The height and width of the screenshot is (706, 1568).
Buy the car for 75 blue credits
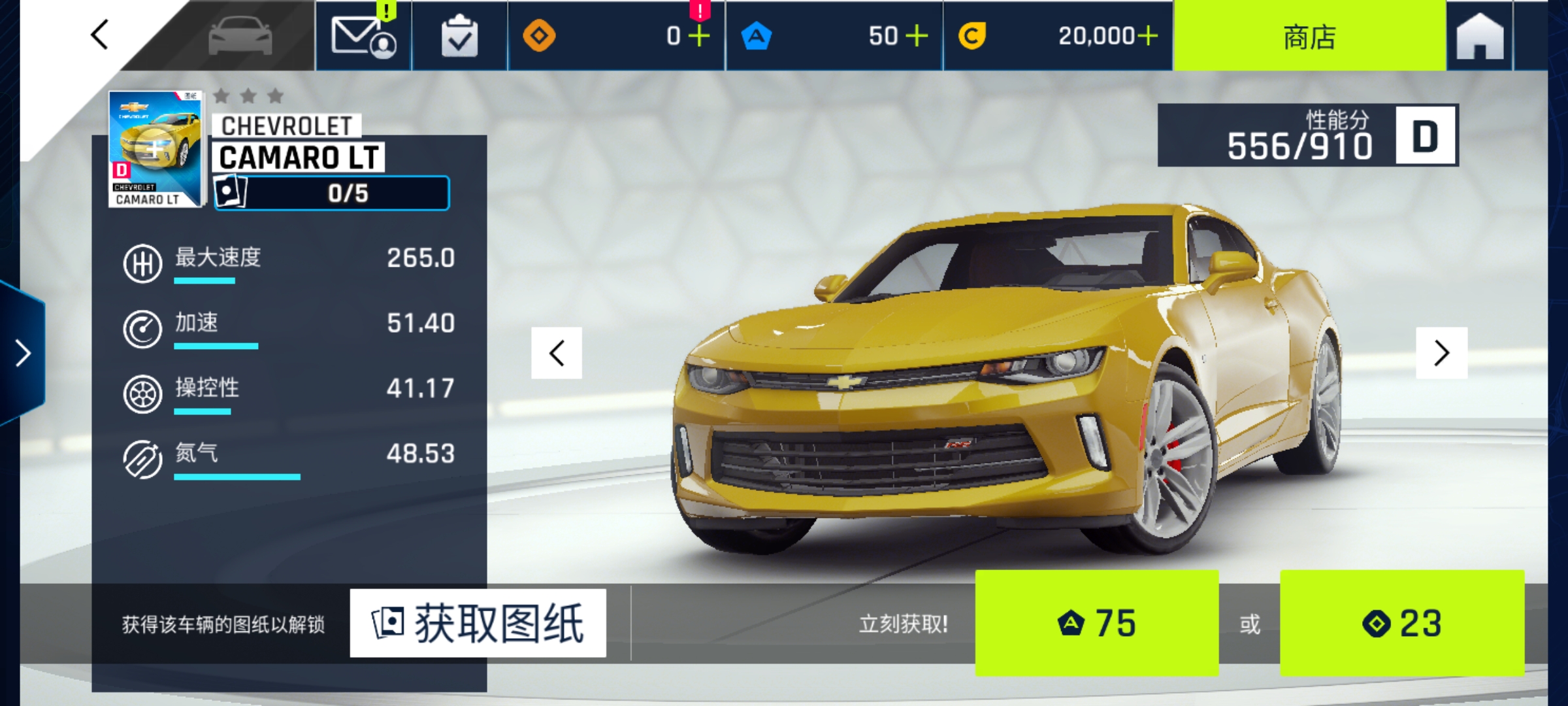point(1096,623)
